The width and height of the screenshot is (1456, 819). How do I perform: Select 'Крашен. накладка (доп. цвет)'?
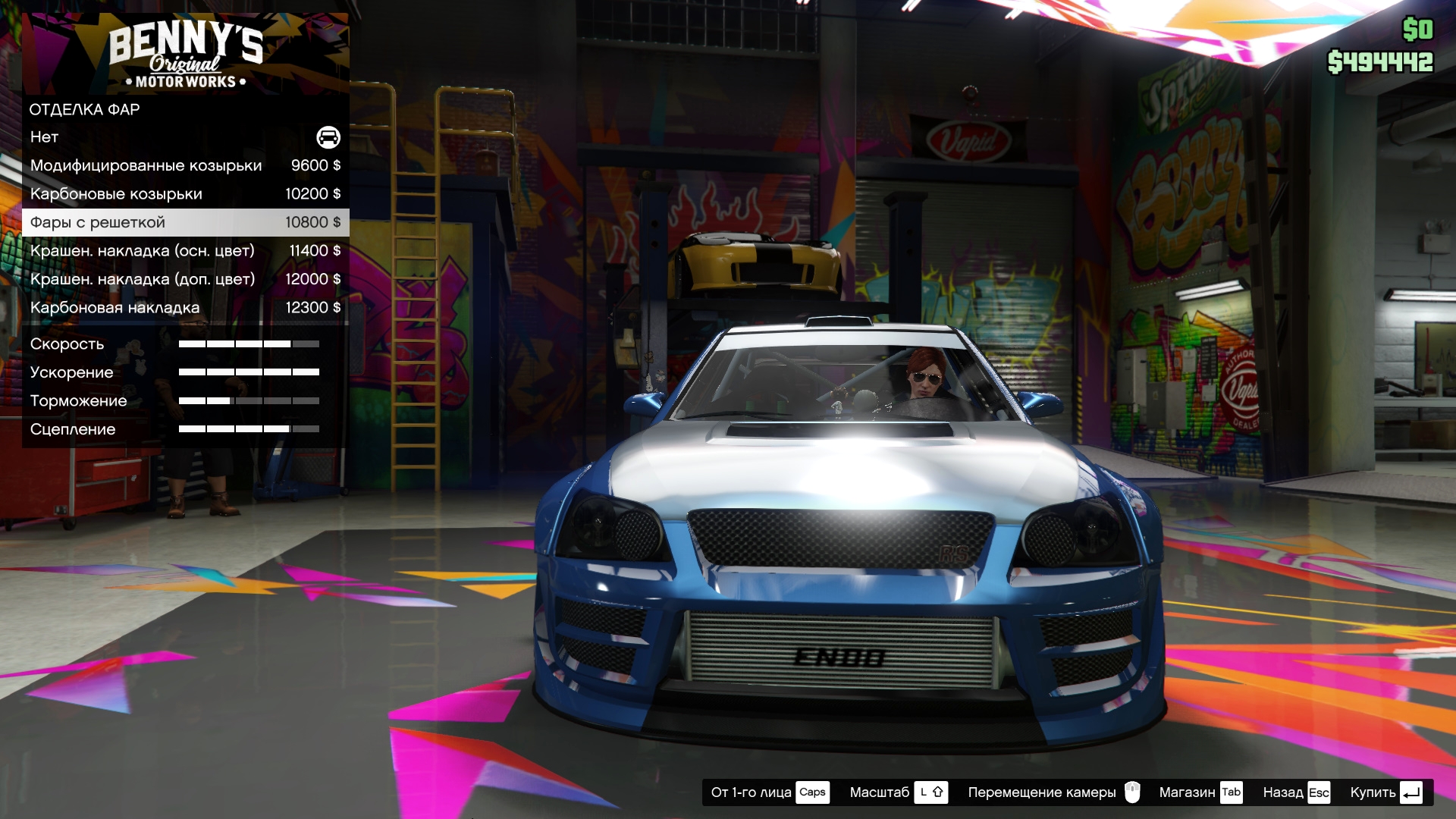click(x=185, y=279)
